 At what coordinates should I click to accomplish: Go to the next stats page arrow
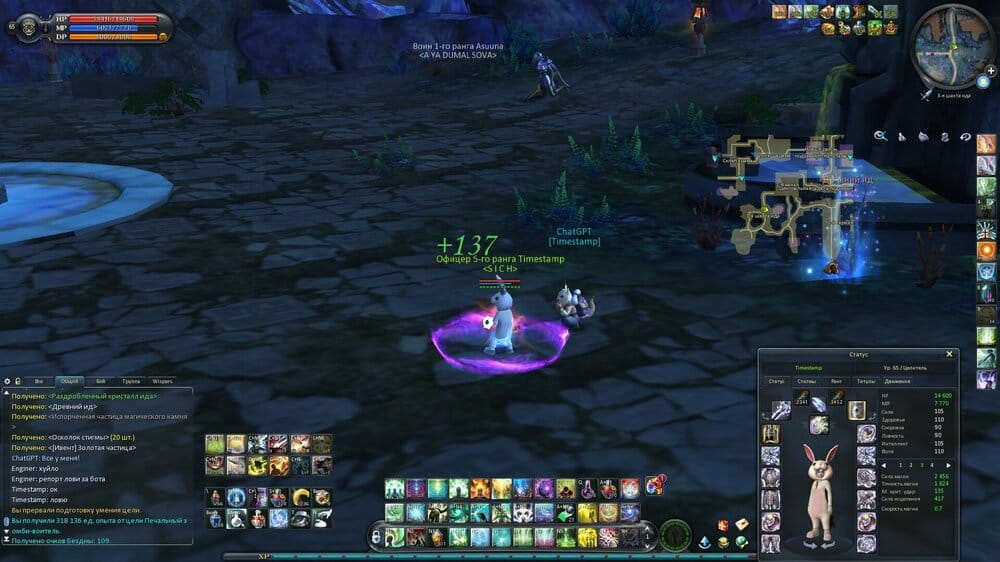coord(948,465)
